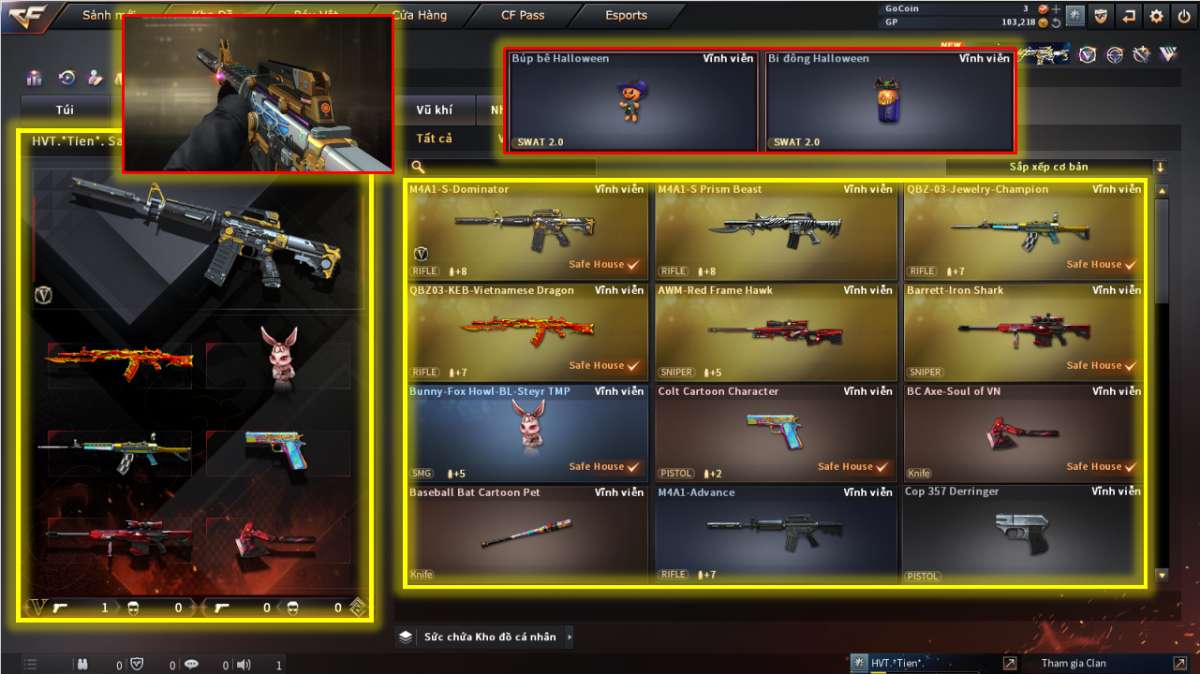Select the M4A1-S-Dominator rifle

[527, 229]
